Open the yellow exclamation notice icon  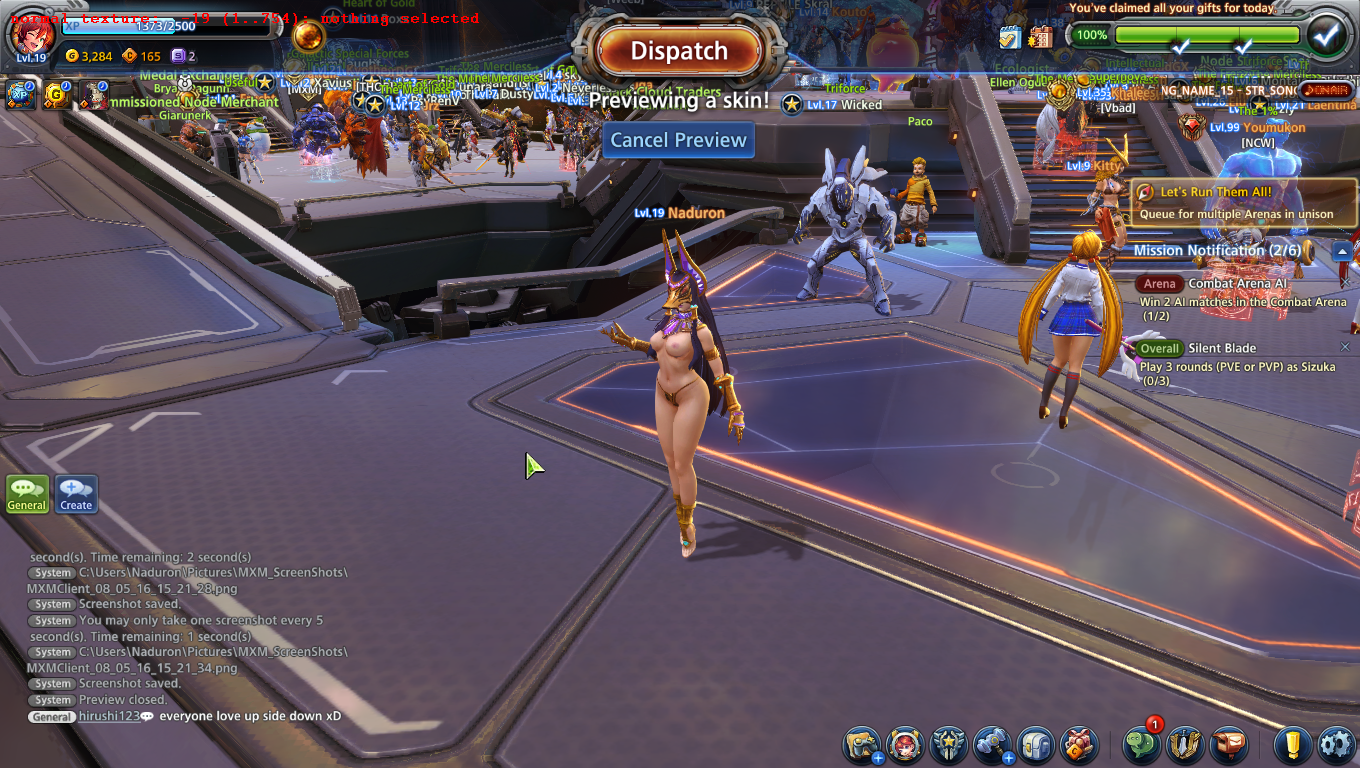[1292, 745]
